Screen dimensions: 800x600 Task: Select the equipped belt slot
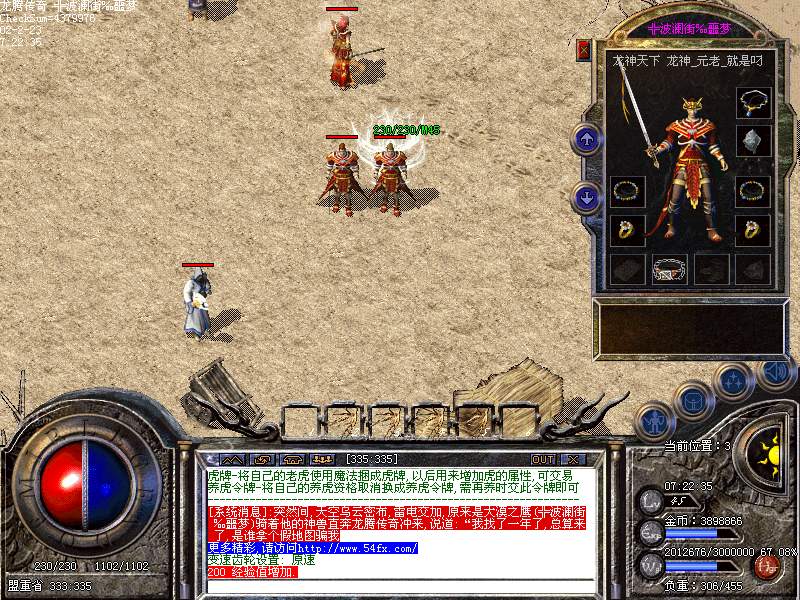point(669,268)
